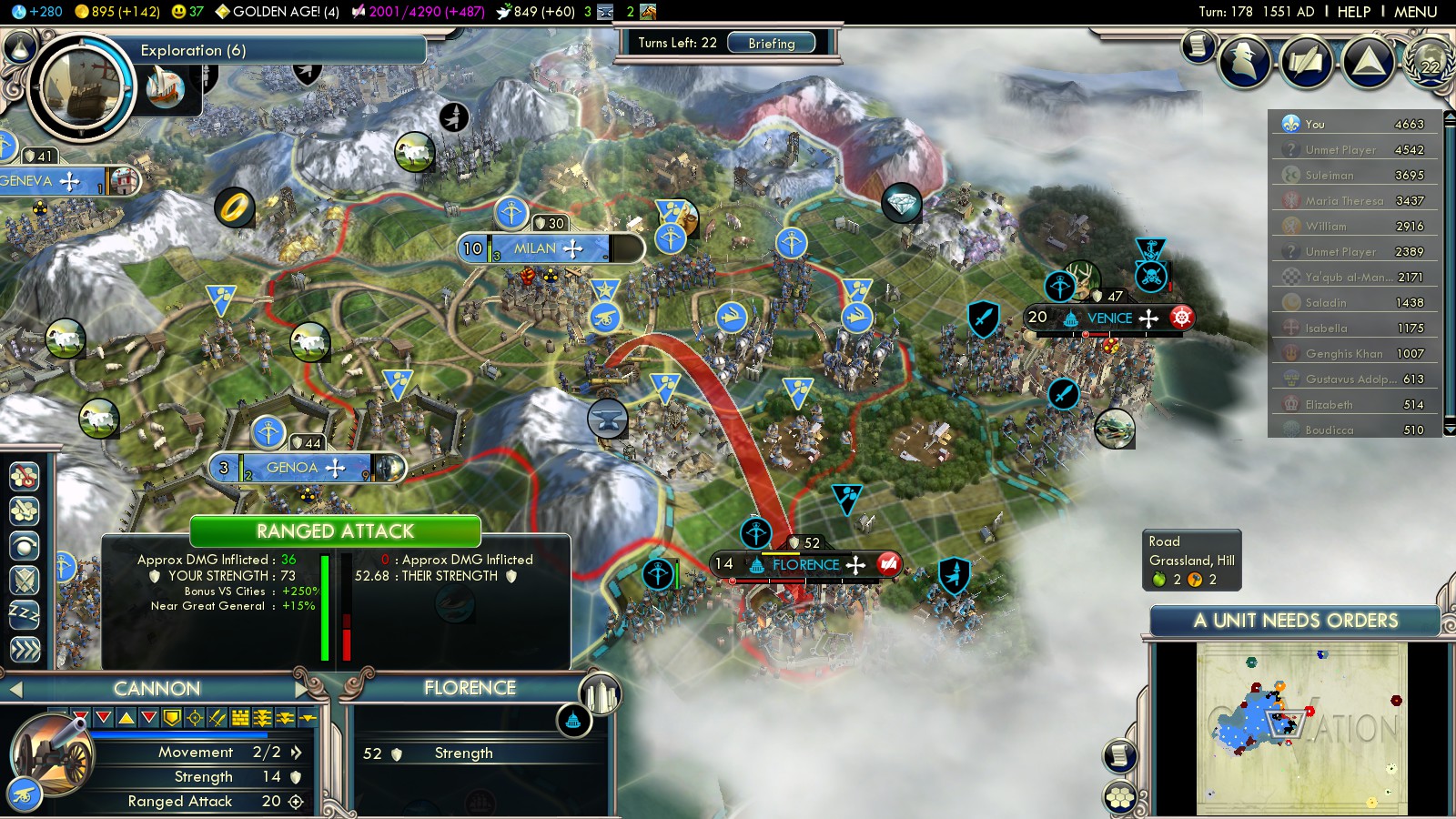Open the Milan city banner
The height and width of the screenshot is (819, 1456).
tap(535, 248)
